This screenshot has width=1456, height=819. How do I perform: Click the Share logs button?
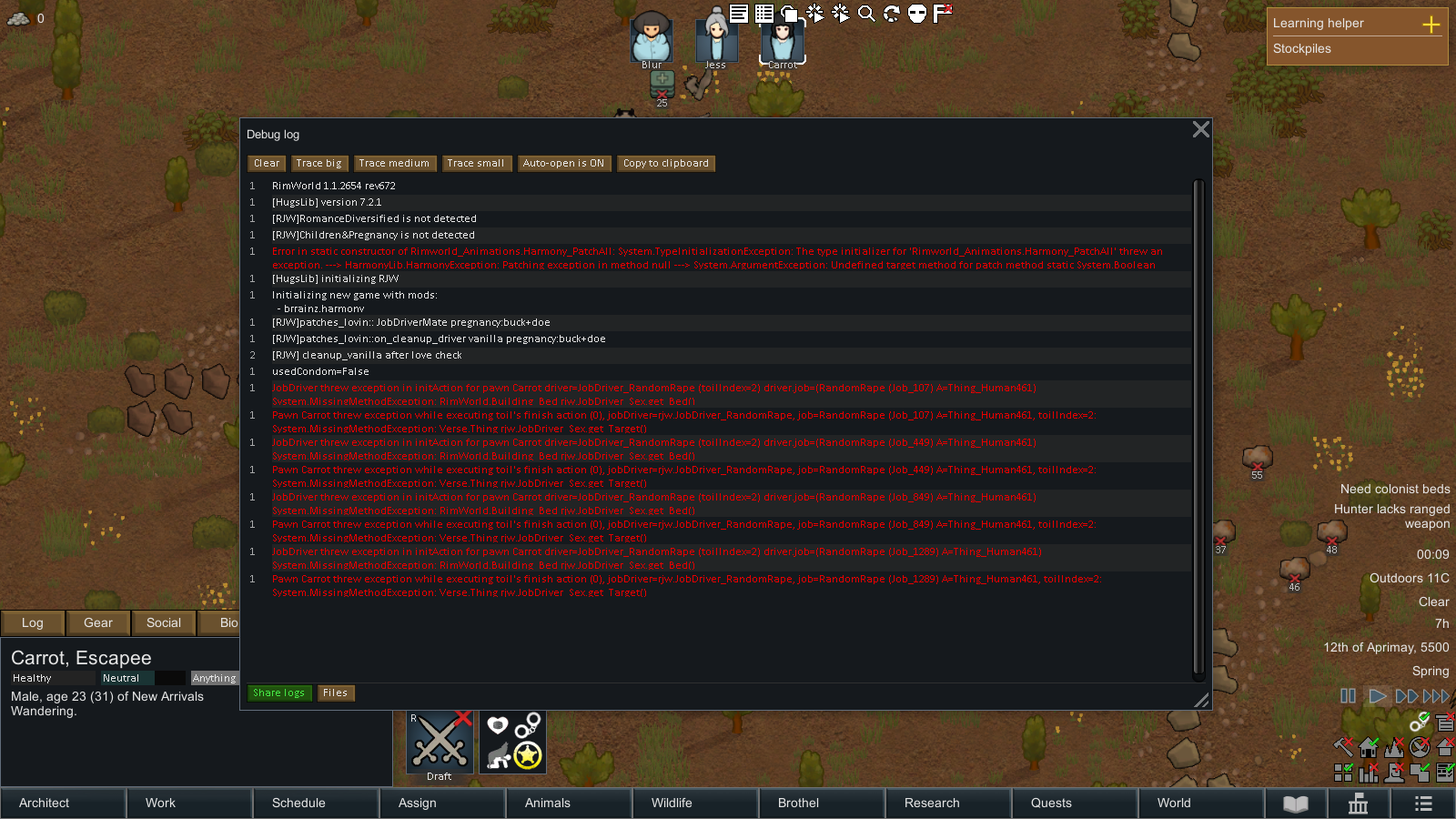pos(278,693)
